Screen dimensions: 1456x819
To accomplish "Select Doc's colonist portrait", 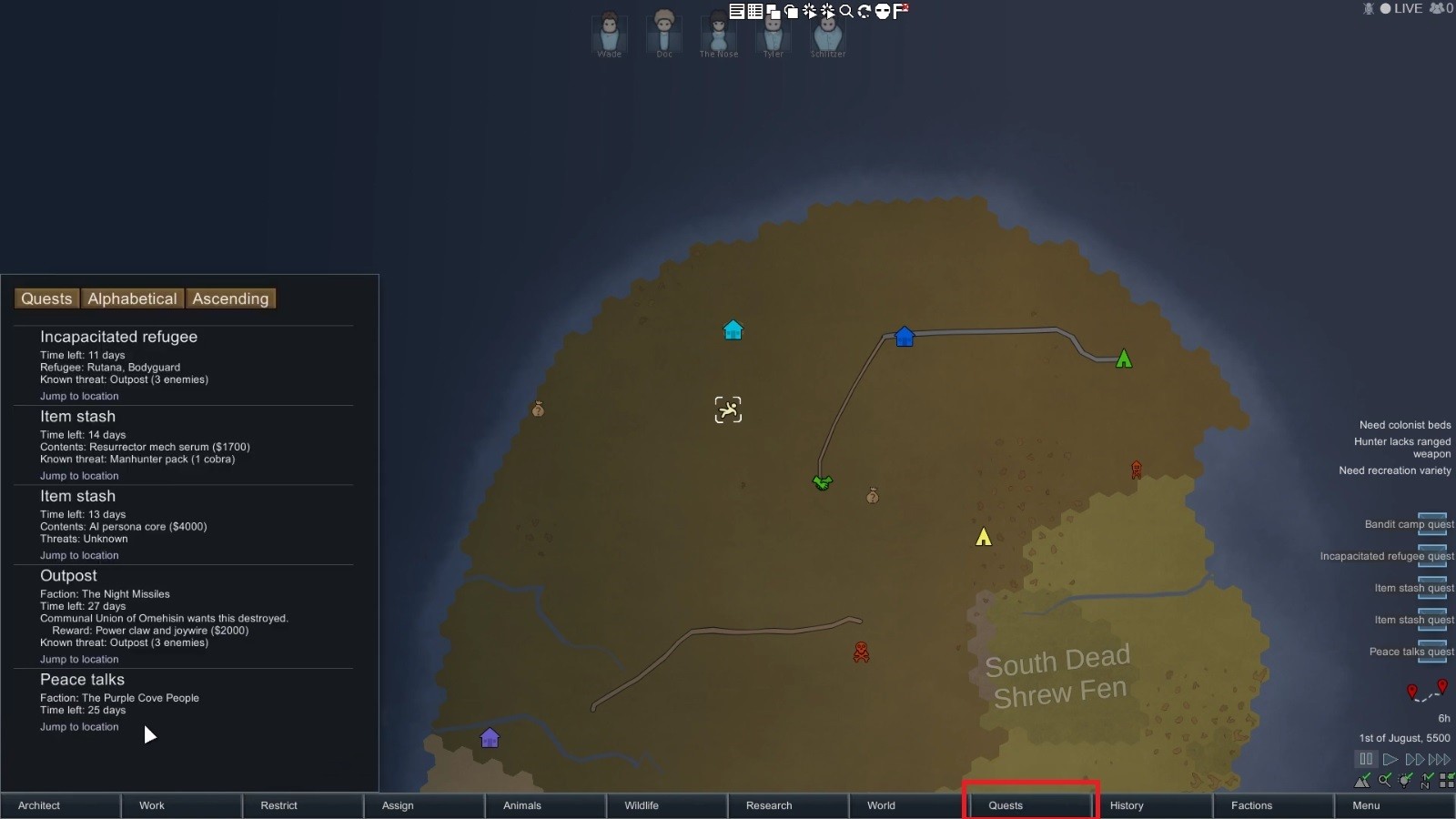I will coord(663,32).
